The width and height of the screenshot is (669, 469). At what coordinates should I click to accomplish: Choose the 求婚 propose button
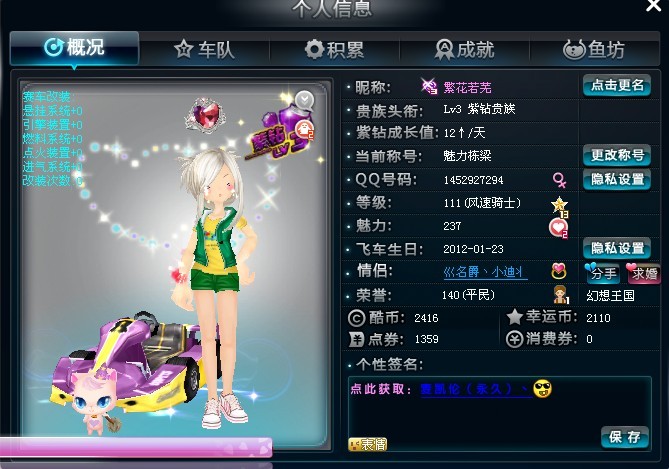[x=641, y=272]
